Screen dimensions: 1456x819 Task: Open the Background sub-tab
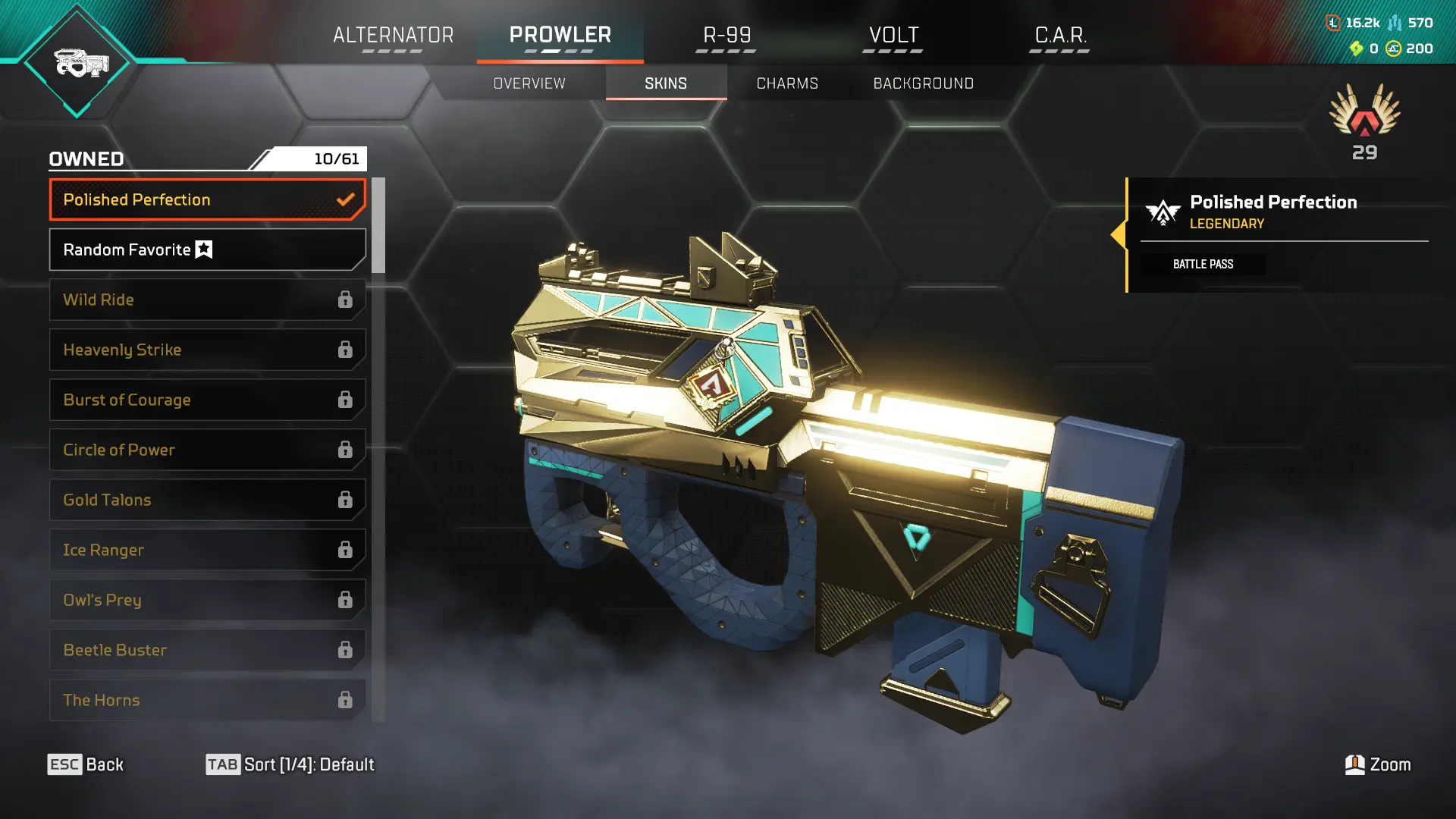click(x=923, y=83)
